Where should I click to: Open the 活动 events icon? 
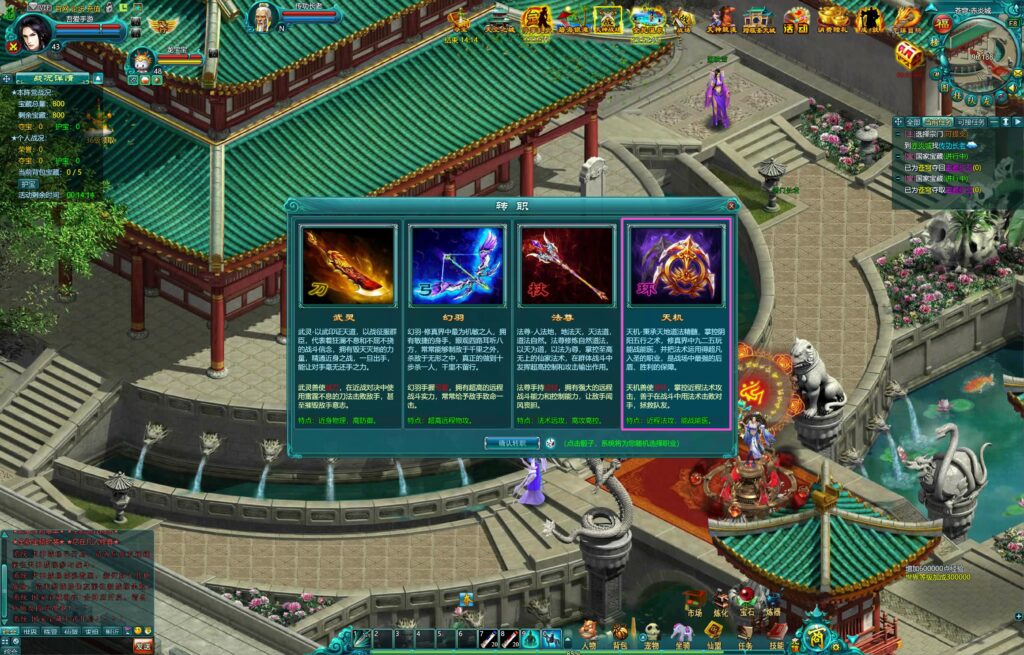796,18
